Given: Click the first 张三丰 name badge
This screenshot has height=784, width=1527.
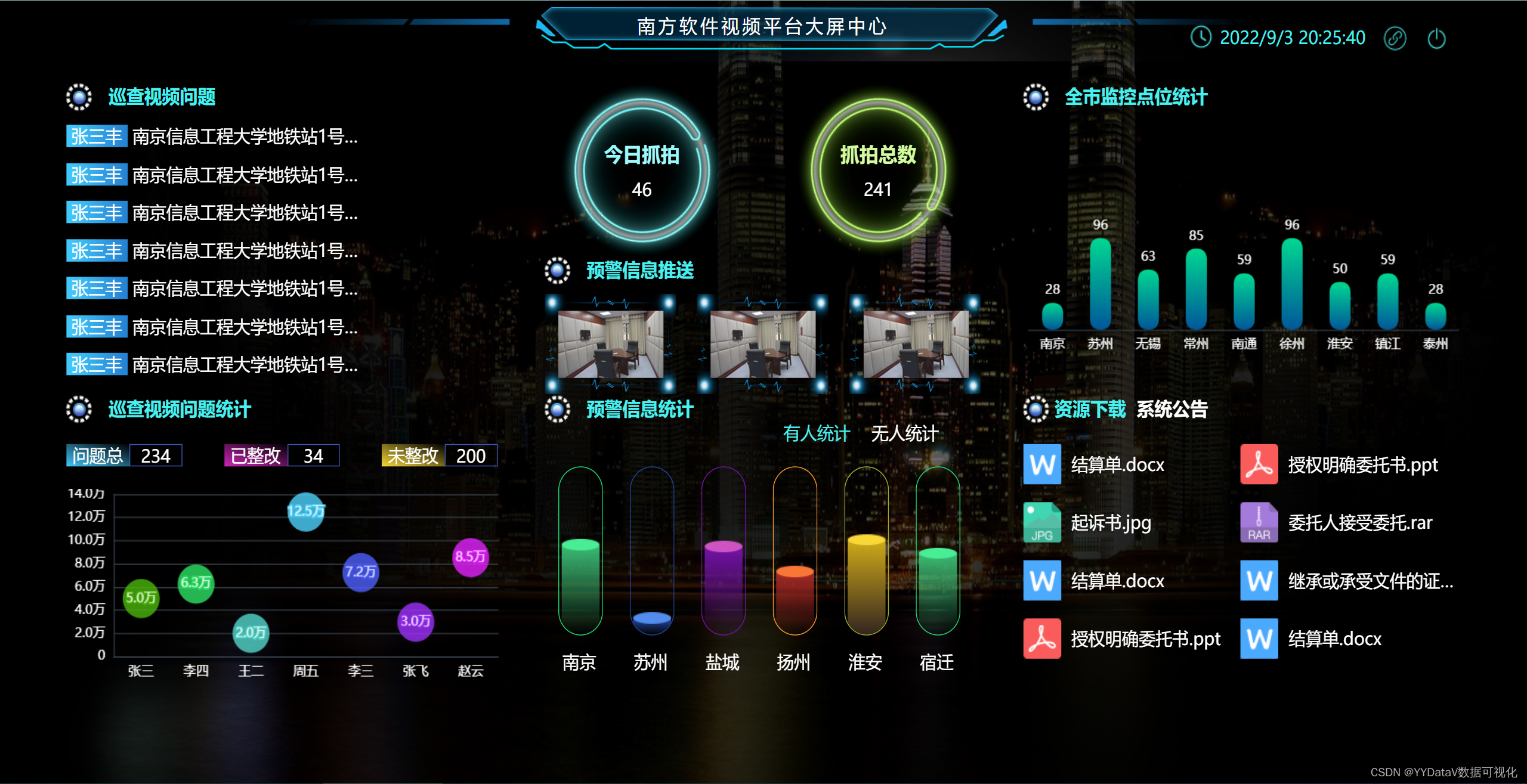Looking at the screenshot, I should tap(96, 136).
